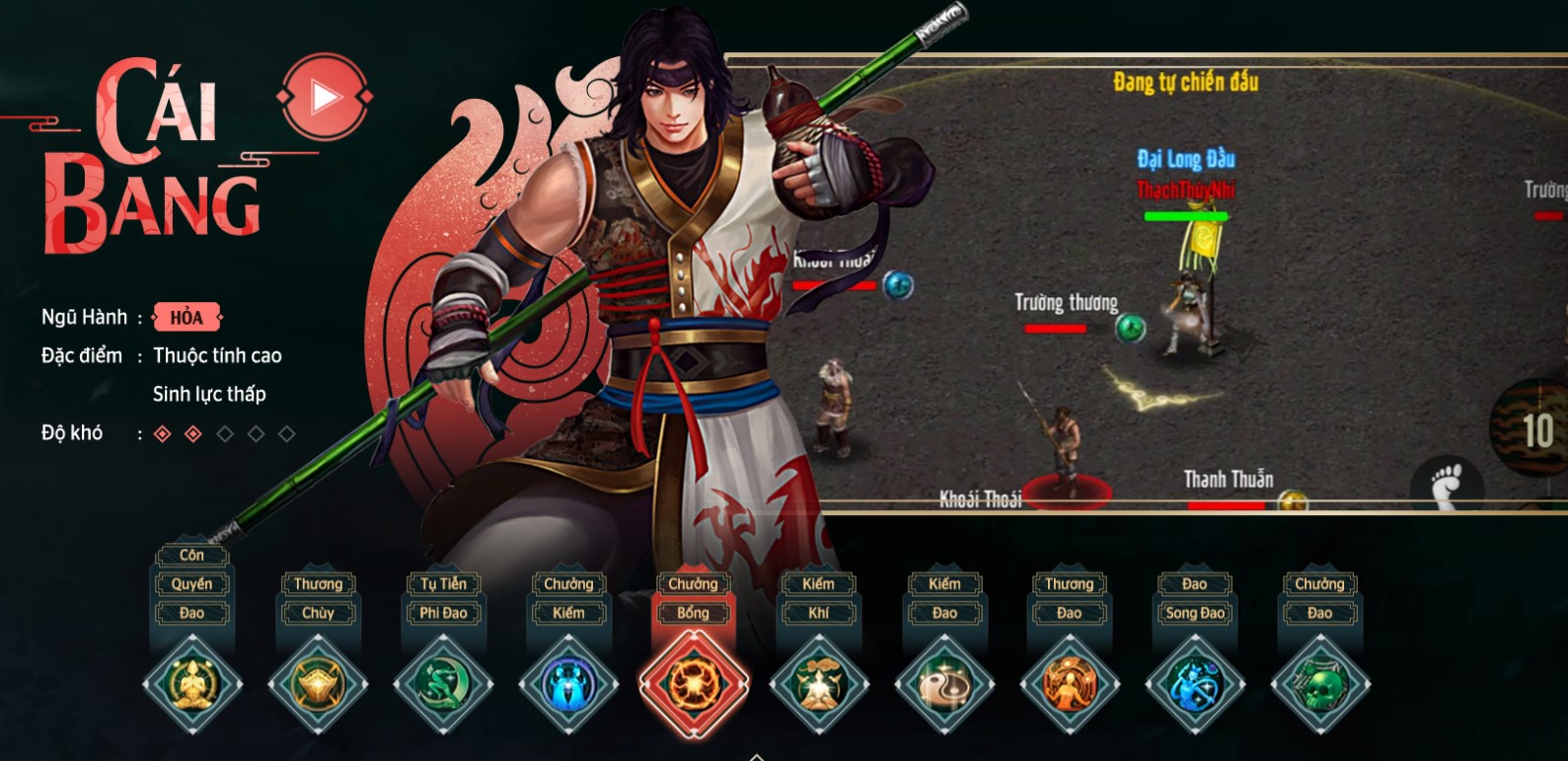Screen dimensions: 1568x761
Task: Play the Cái Bang class video
Action: click(x=325, y=97)
